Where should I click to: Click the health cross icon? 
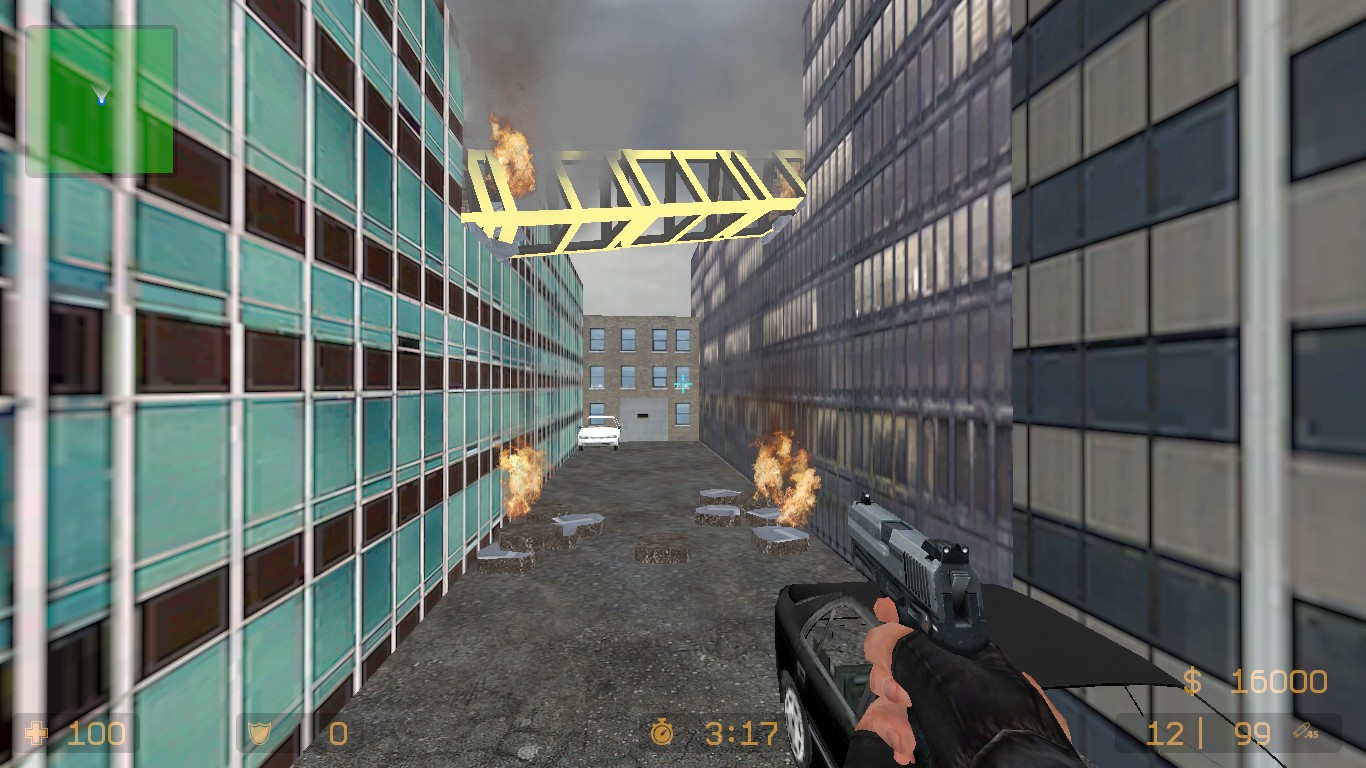tap(37, 734)
